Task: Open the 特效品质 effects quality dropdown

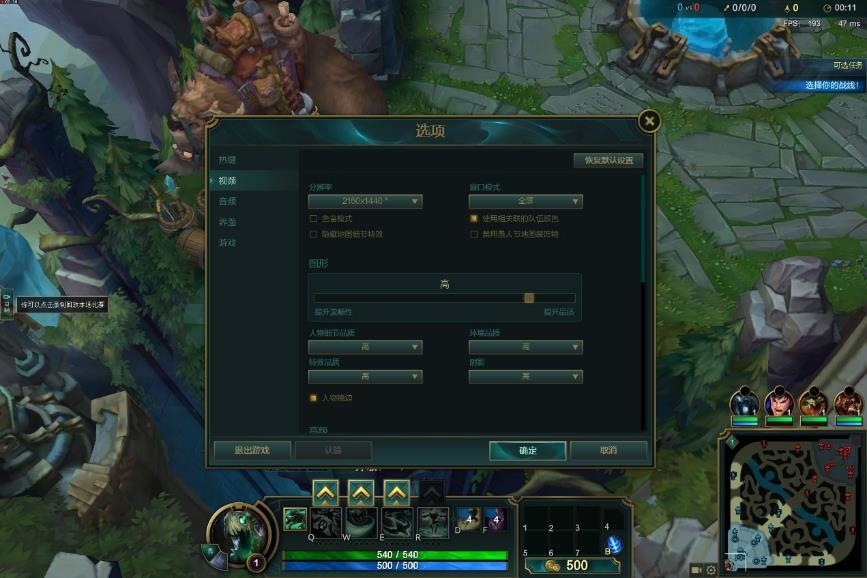Action: (x=365, y=376)
